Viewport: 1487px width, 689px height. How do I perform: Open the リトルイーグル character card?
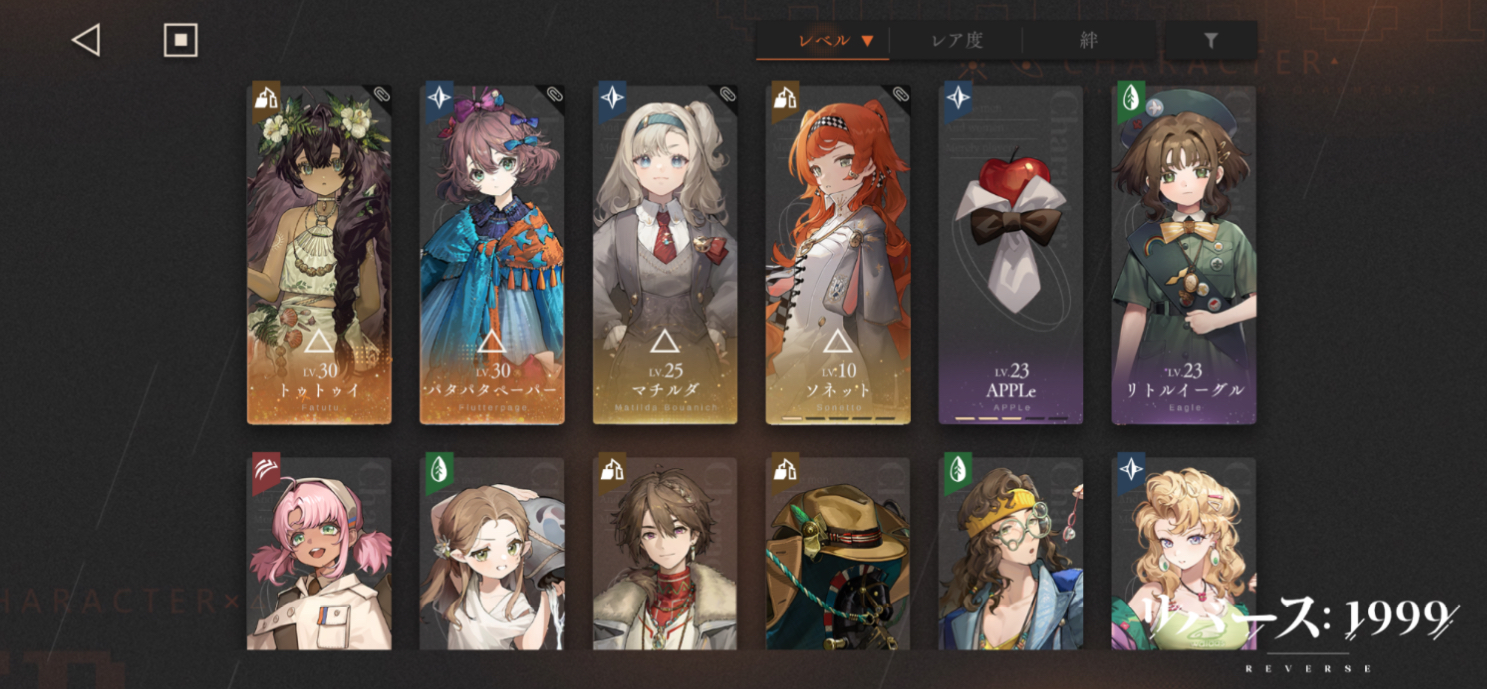point(1184,255)
